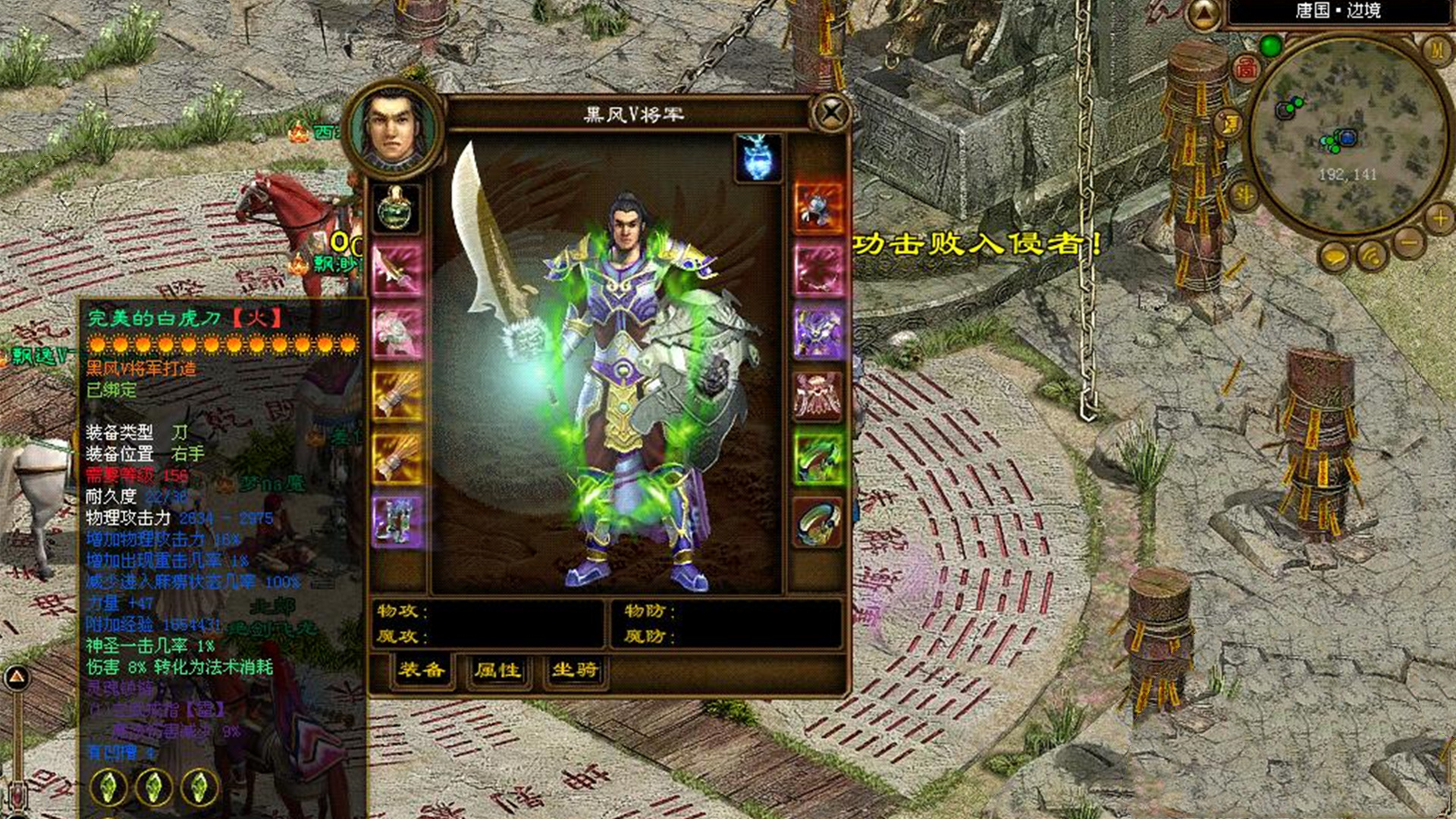Switch to the 装备 equipment tab
Screen dimensions: 1456x819
click(x=422, y=670)
